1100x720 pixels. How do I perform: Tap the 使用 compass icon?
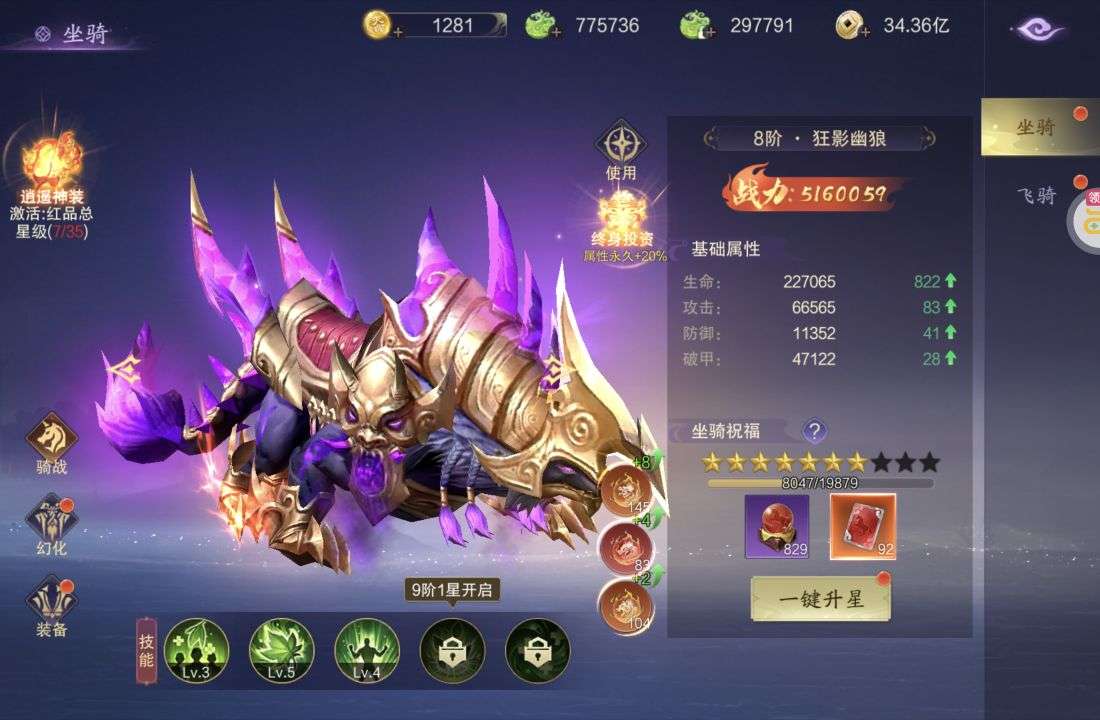(621, 146)
